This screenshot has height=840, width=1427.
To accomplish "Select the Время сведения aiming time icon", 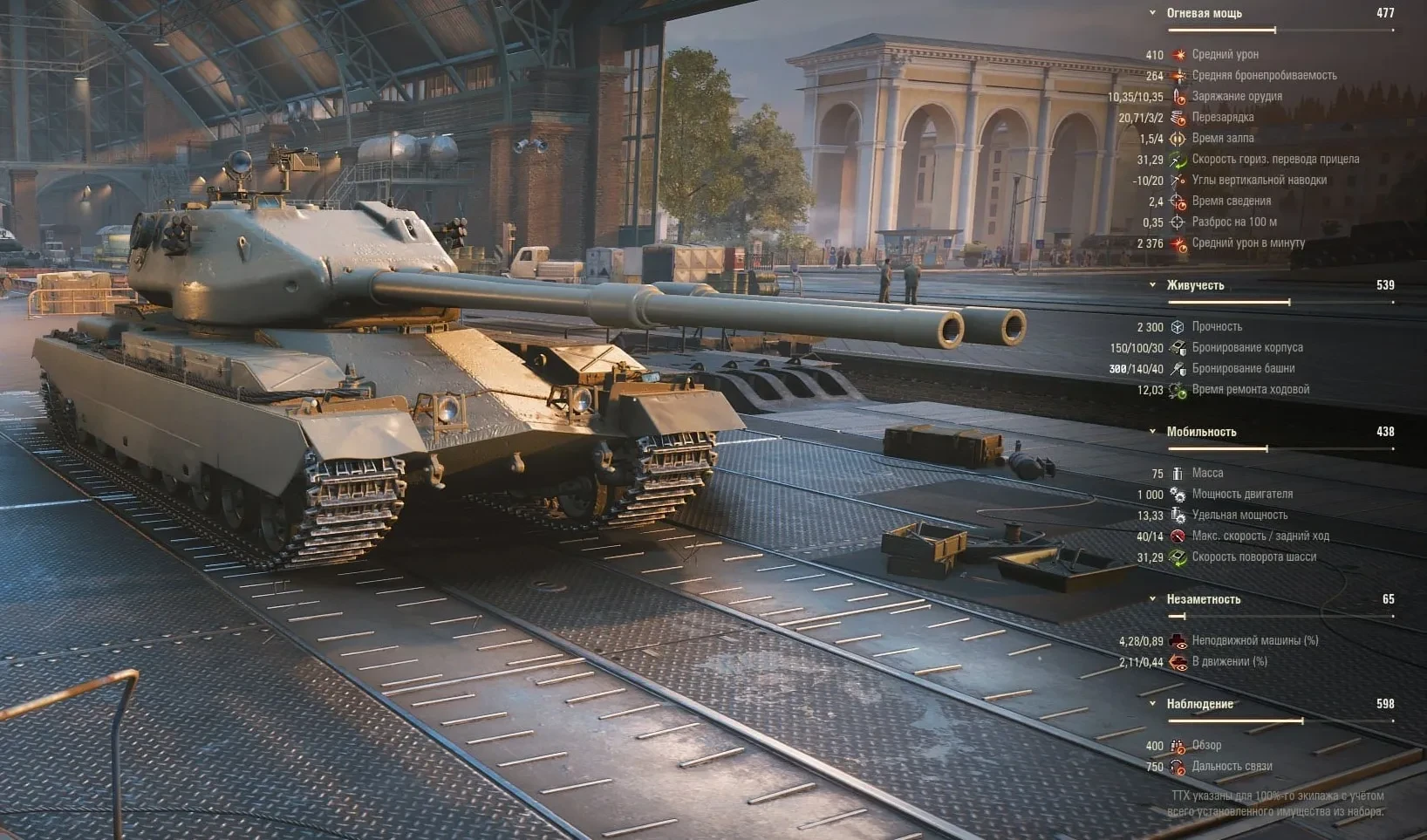I will (1179, 201).
